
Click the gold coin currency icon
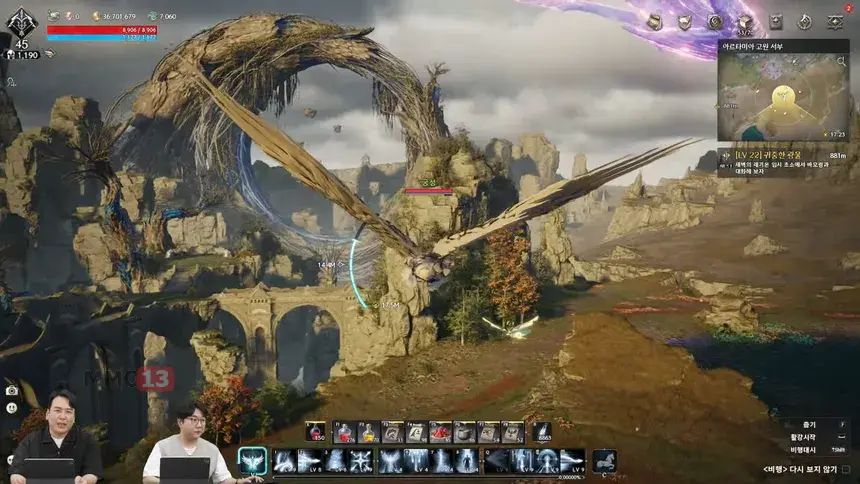pyautogui.click(x=96, y=16)
